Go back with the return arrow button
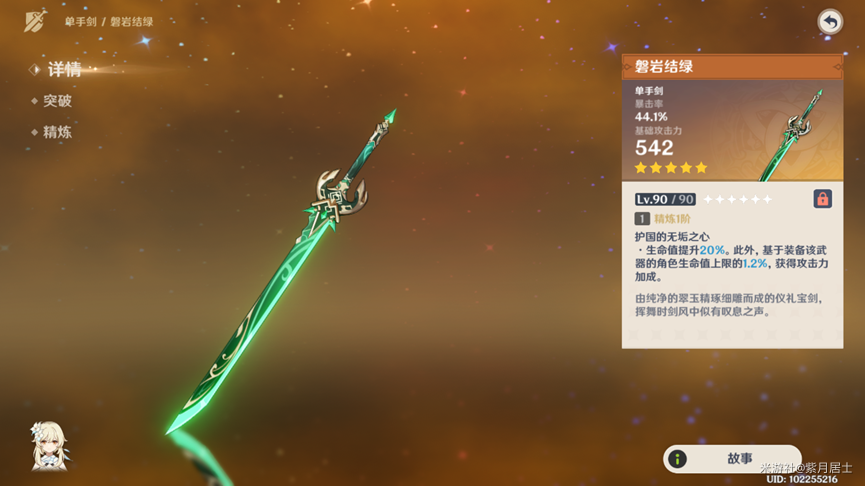 829,22
